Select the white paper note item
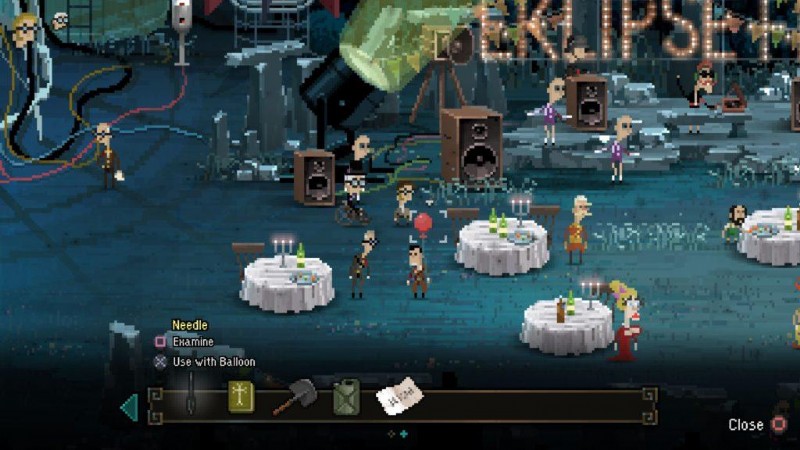This screenshot has width=800, height=450. pyautogui.click(x=399, y=398)
